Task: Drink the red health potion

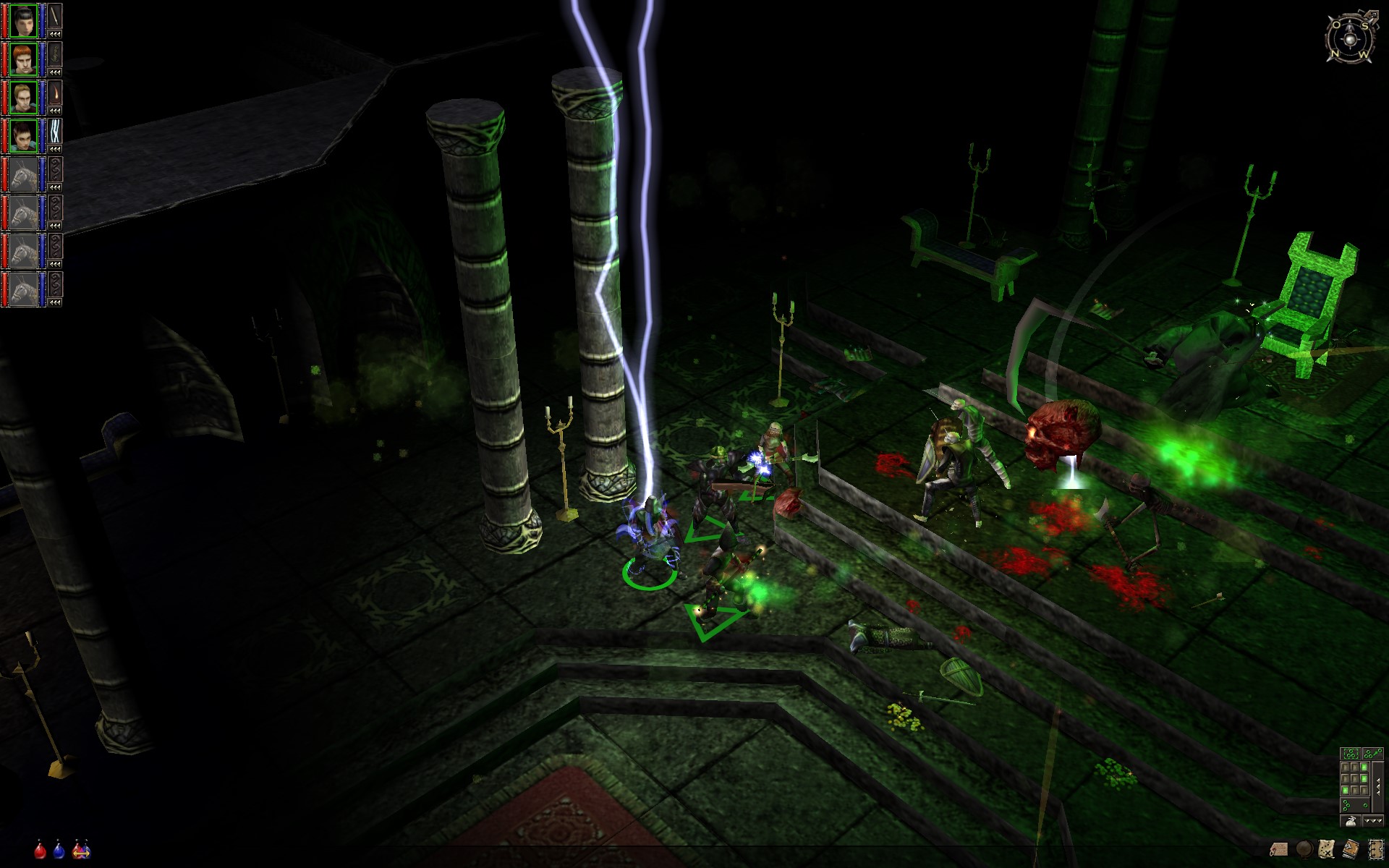Action: click(x=41, y=849)
